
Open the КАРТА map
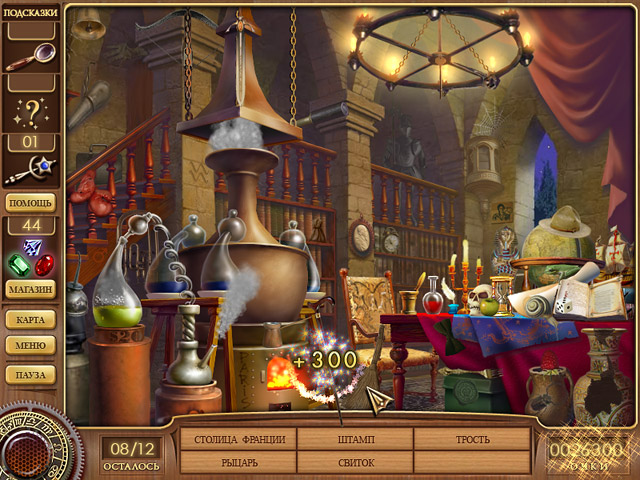click(31, 320)
